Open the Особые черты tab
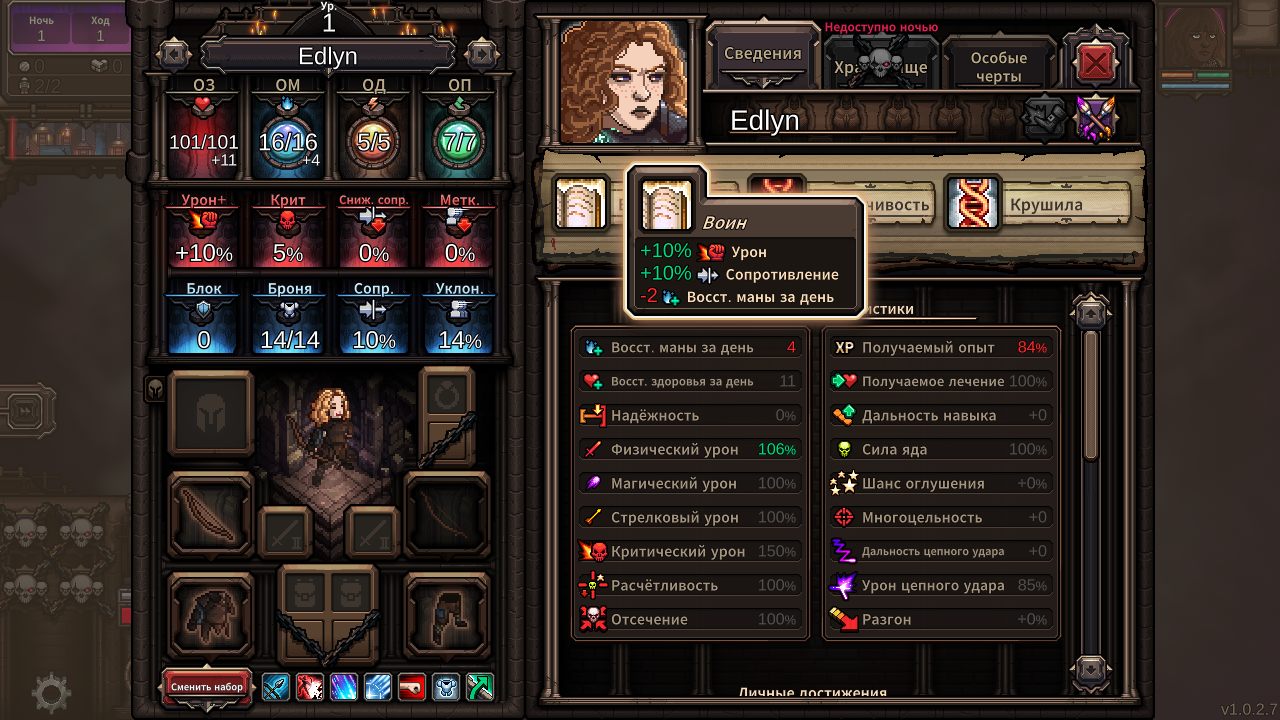Viewport: 1280px width, 720px height. 998,67
